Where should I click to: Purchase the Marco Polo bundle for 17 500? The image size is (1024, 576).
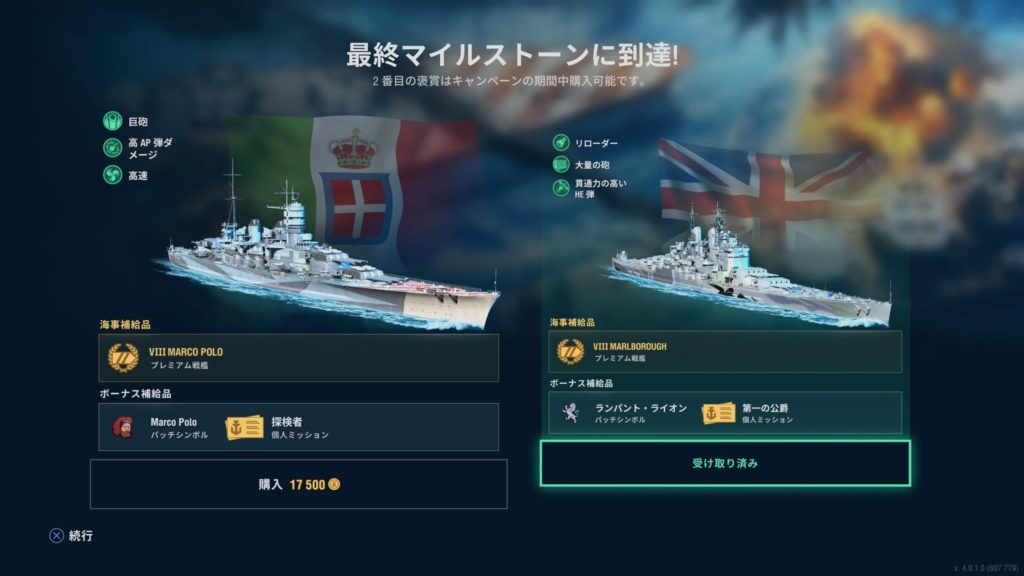point(298,484)
